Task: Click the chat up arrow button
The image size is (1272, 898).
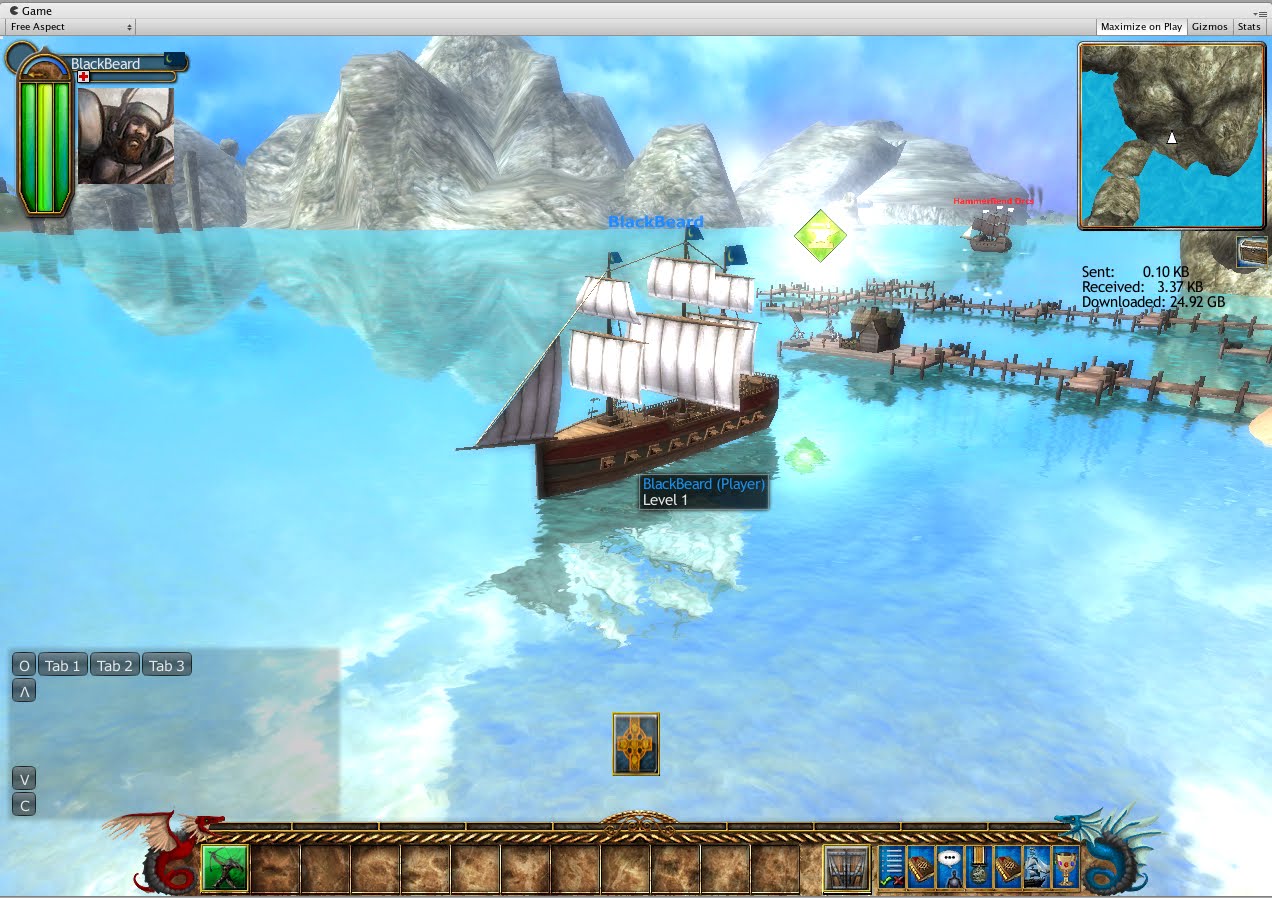Action: pos(24,691)
